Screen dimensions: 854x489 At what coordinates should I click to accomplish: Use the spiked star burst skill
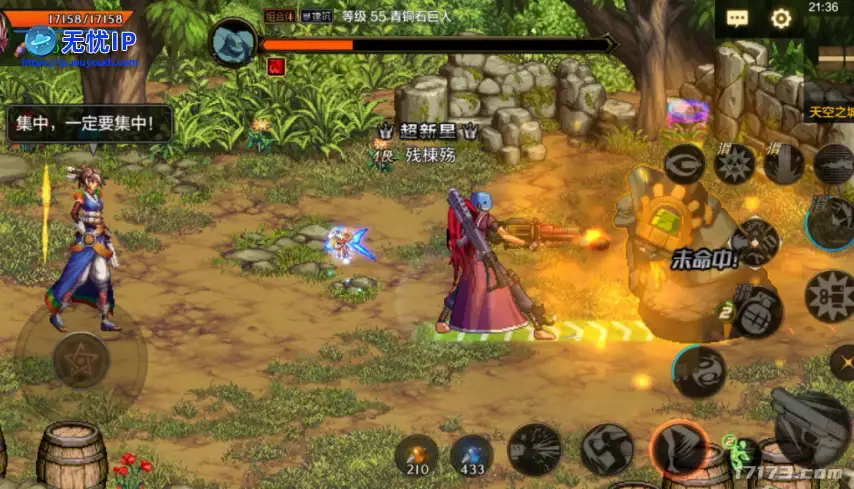(734, 163)
